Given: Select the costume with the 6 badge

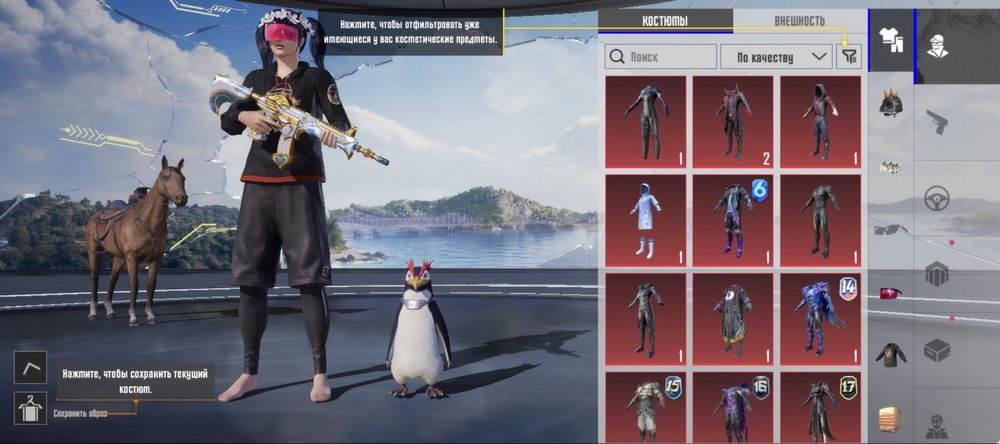Looking at the screenshot, I should click(732, 220).
